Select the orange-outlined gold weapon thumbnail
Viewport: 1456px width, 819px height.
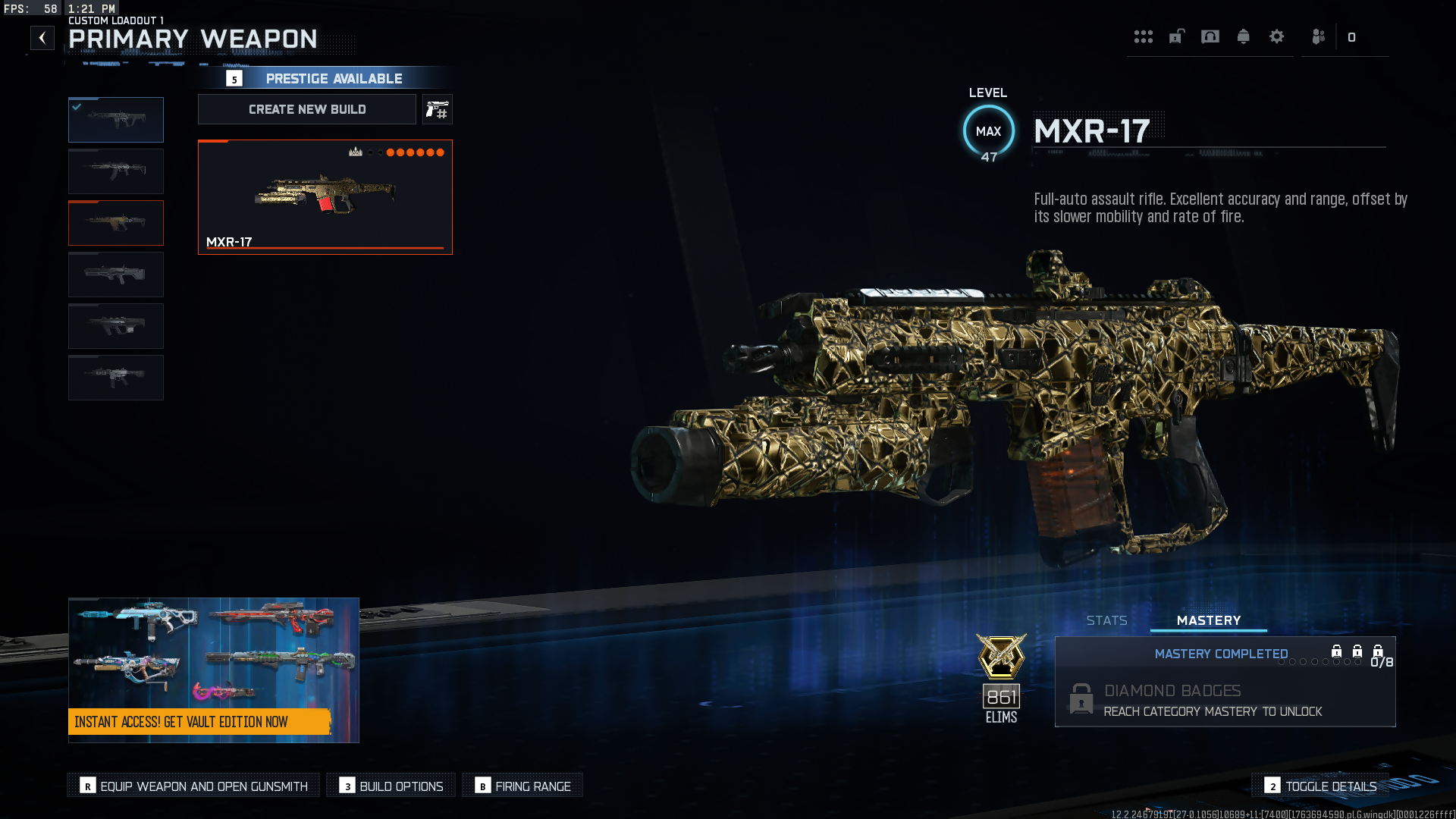point(116,223)
